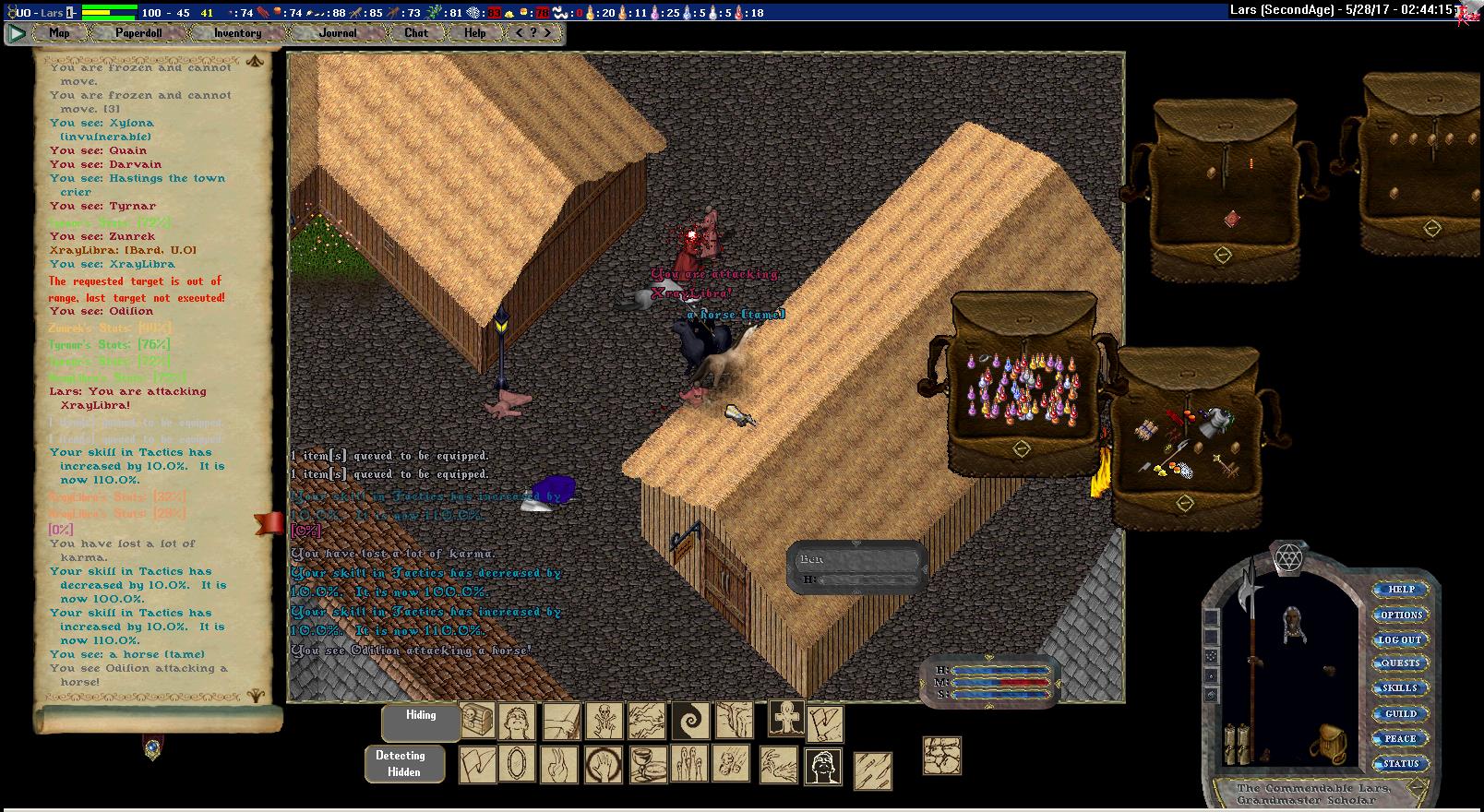Cast the skull and crossbones hand spell

(604, 721)
